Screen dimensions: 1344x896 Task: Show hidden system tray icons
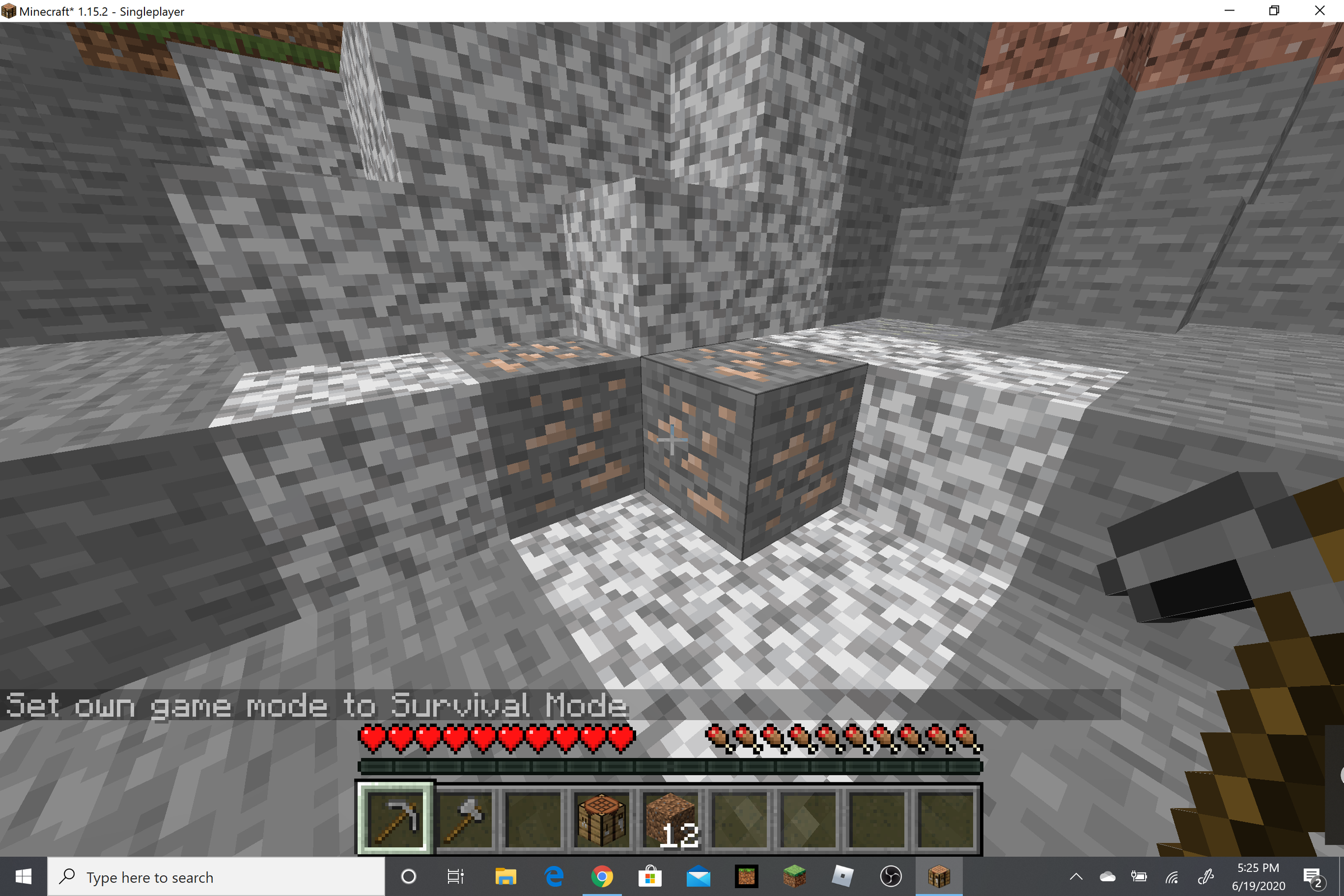(x=1076, y=876)
